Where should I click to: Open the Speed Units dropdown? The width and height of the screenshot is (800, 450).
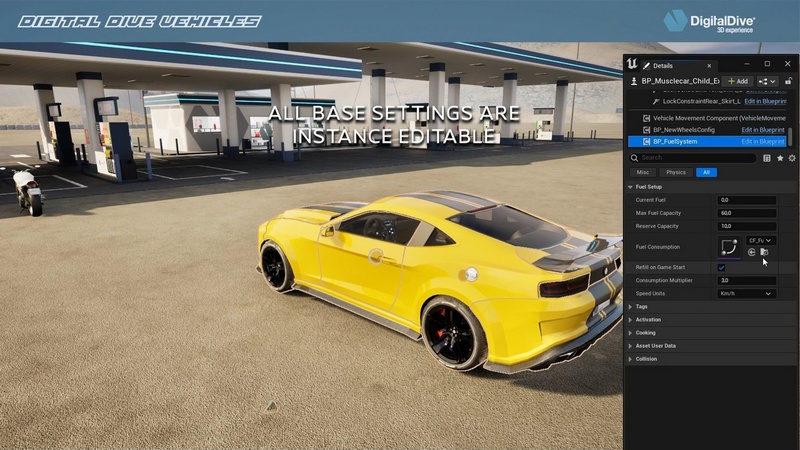(x=746, y=294)
